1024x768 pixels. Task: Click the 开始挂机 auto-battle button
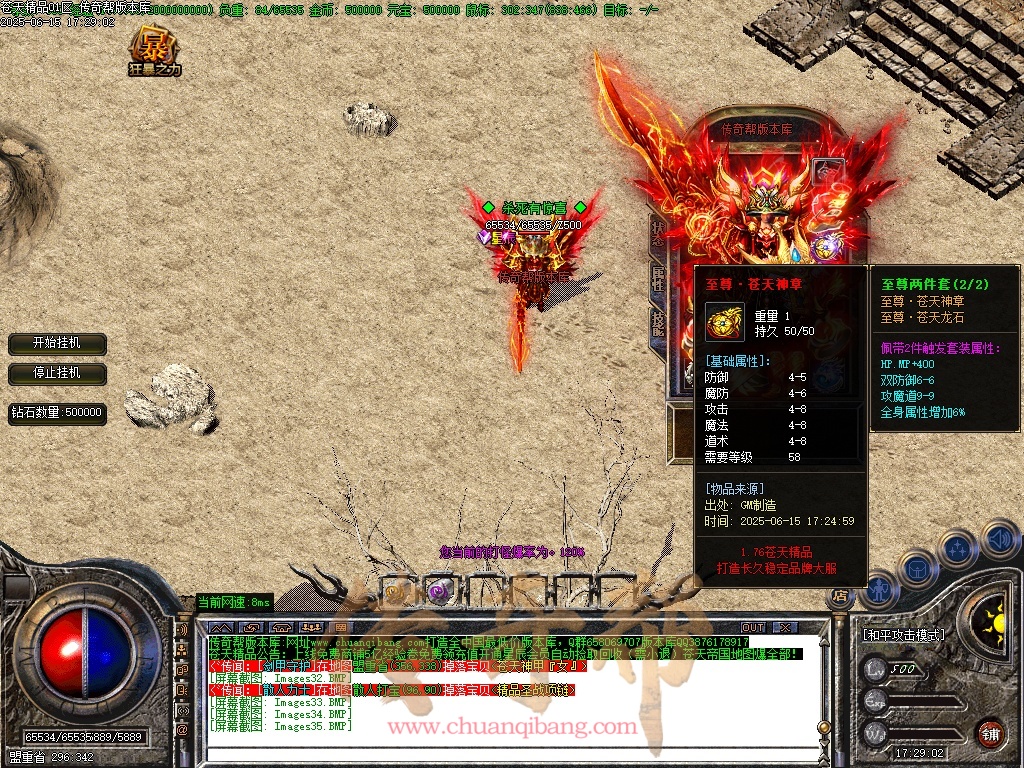click(57, 343)
